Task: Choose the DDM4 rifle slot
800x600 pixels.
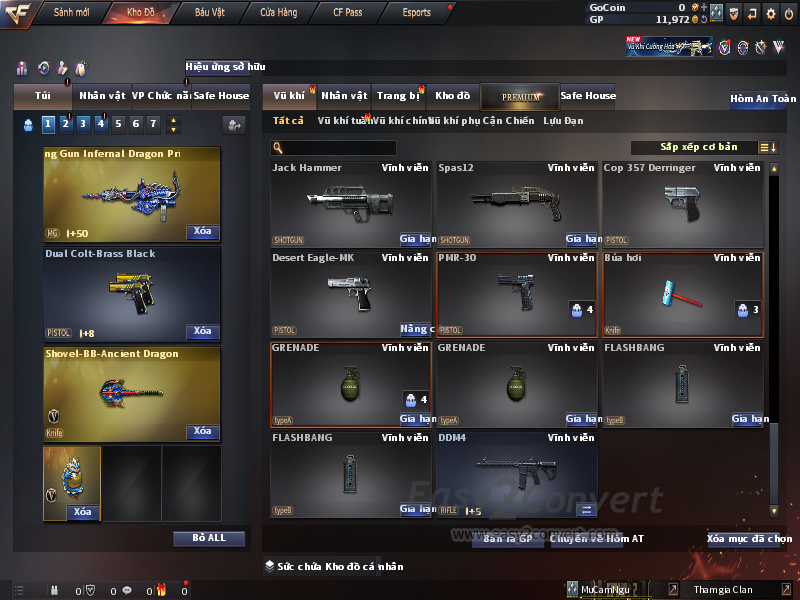Action: pyautogui.click(x=516, y=474)
